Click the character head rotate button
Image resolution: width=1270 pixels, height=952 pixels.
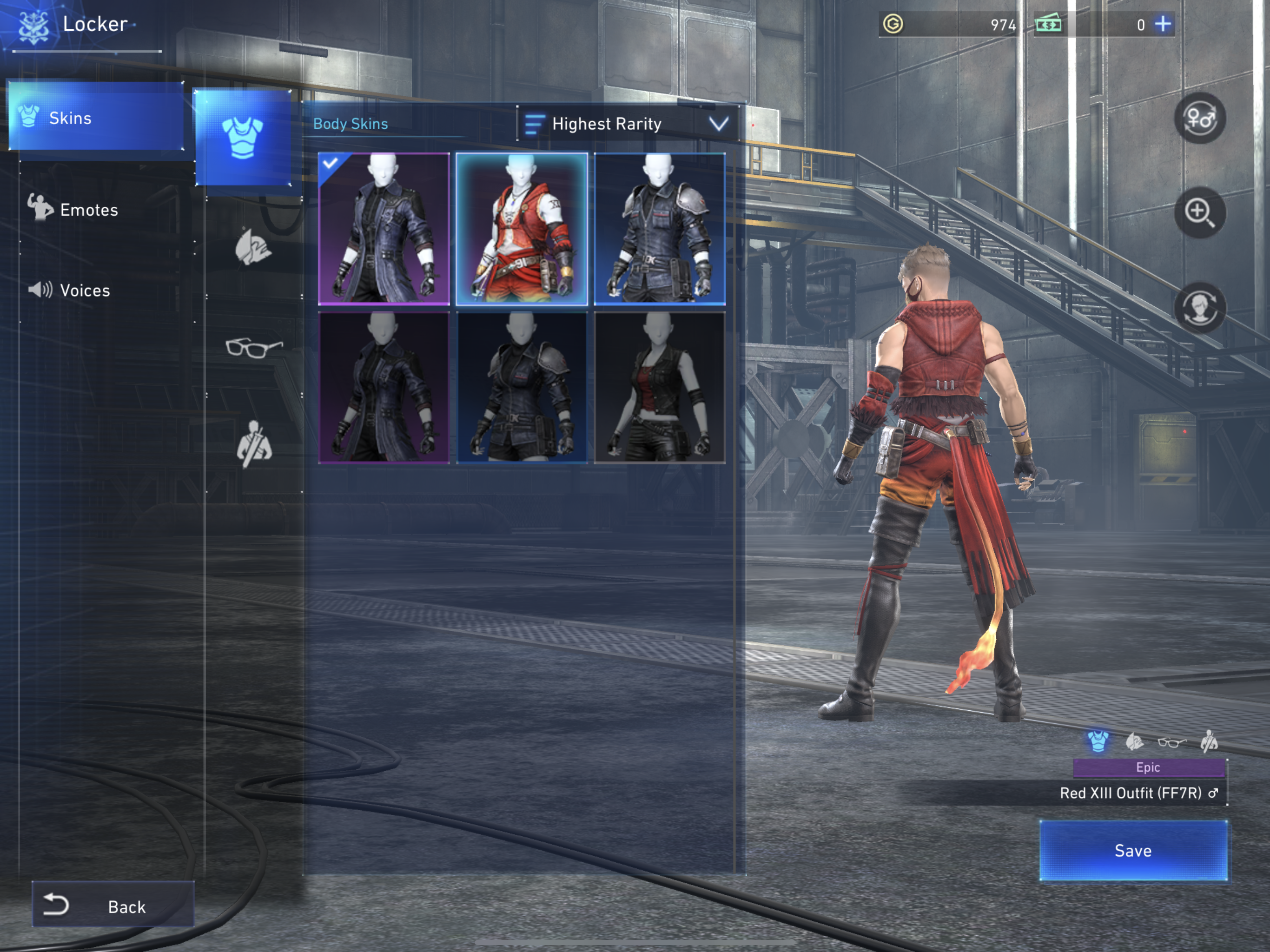point(1199,308)
